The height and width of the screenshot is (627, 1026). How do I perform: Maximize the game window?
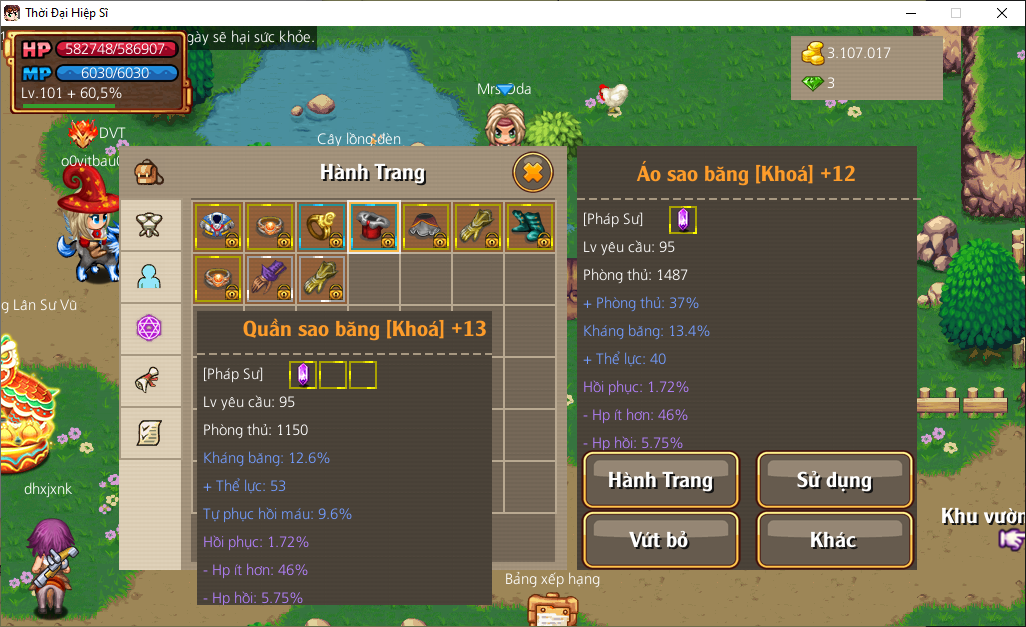[x=956, y=13]
